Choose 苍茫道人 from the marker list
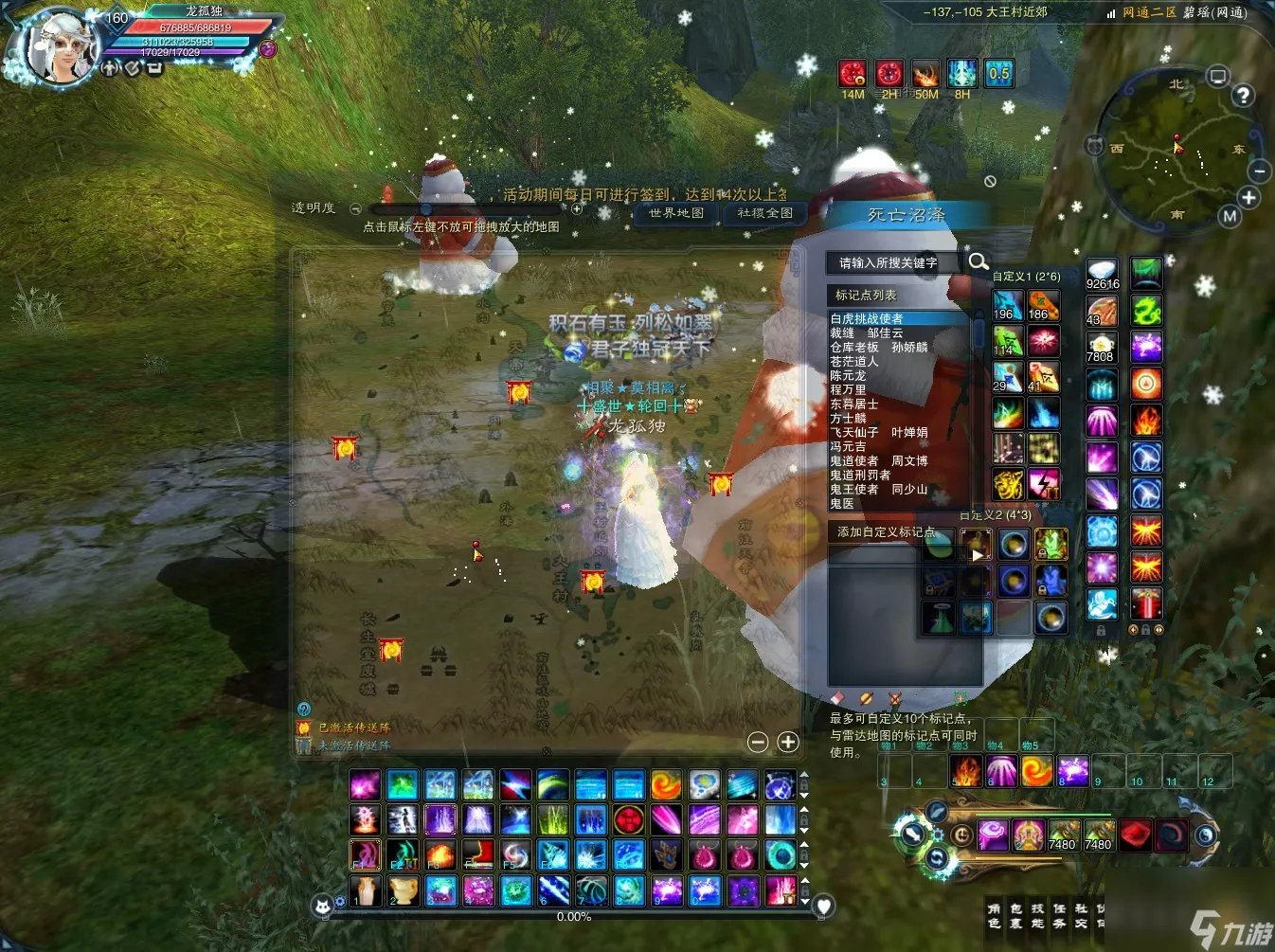 pos(854,361)
